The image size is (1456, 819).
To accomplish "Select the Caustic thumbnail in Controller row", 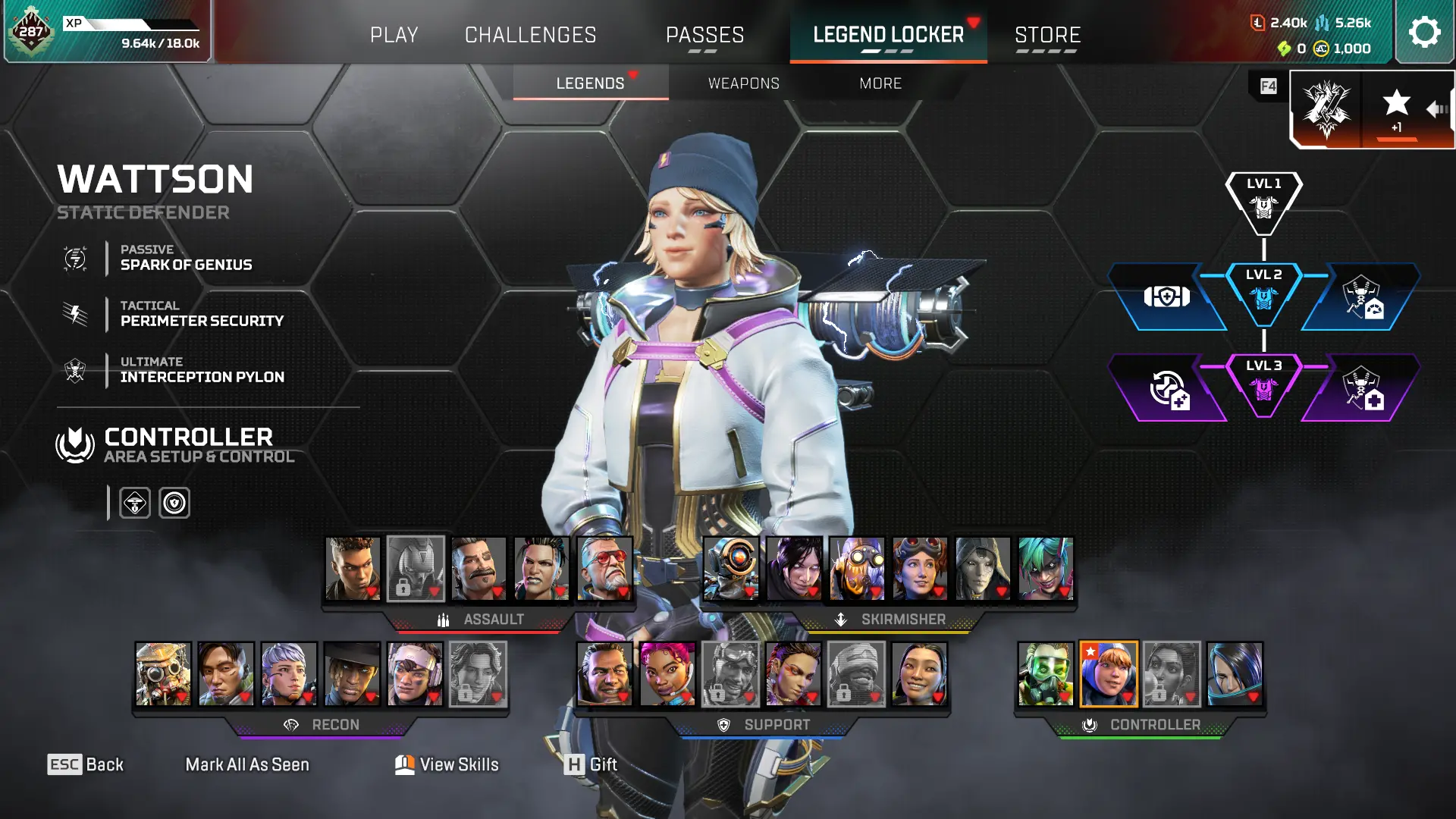I will point(1045,675).
